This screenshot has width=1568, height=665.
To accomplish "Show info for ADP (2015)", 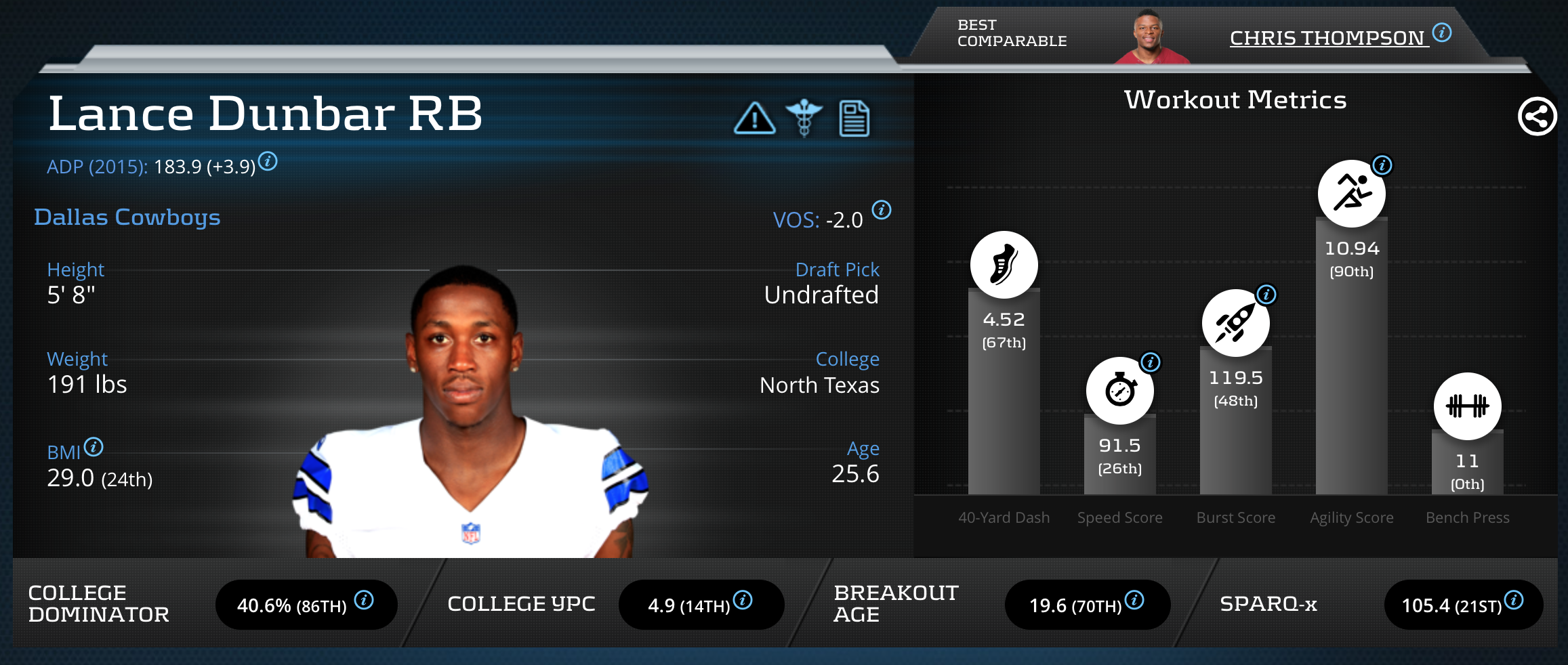I will [268, 162].
